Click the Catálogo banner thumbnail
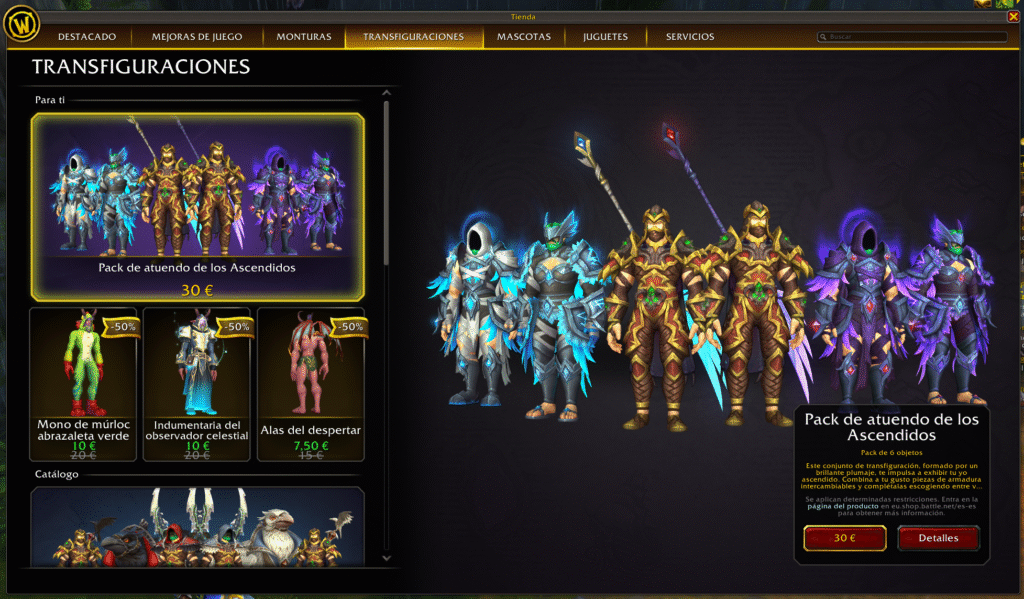 point(197,527)
